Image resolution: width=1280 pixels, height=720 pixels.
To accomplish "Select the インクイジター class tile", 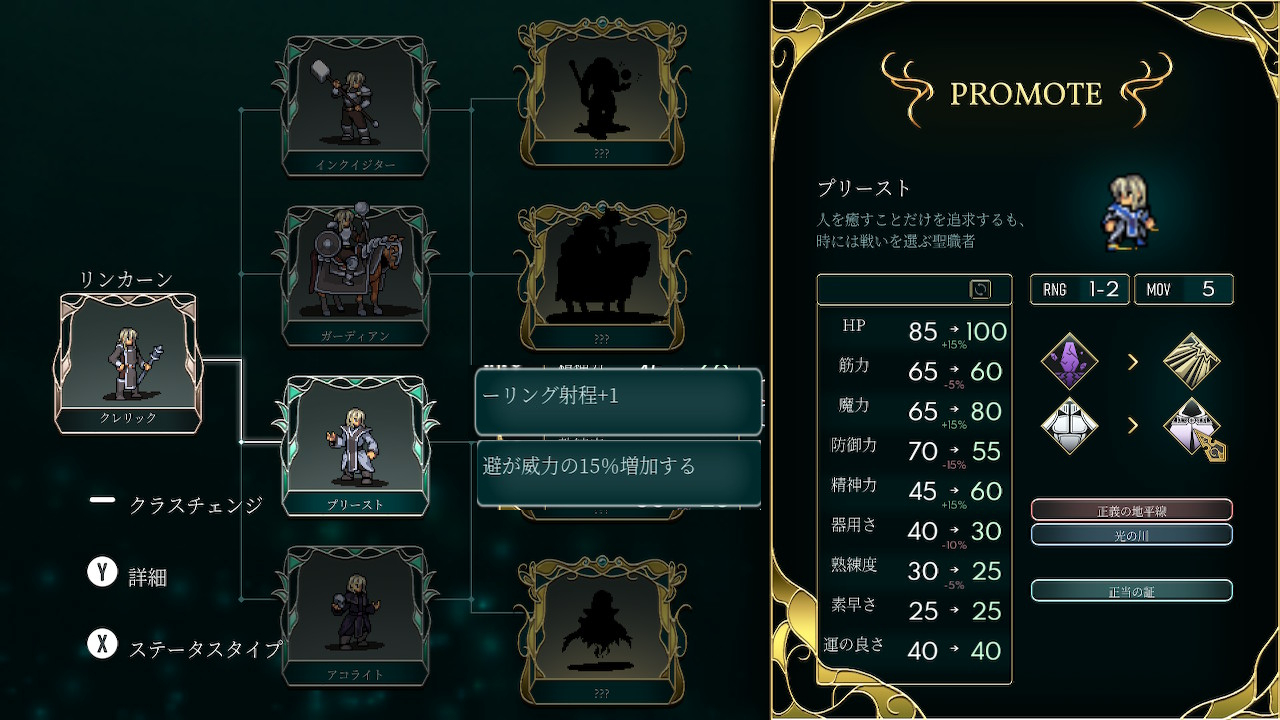I will coord(355,105).
